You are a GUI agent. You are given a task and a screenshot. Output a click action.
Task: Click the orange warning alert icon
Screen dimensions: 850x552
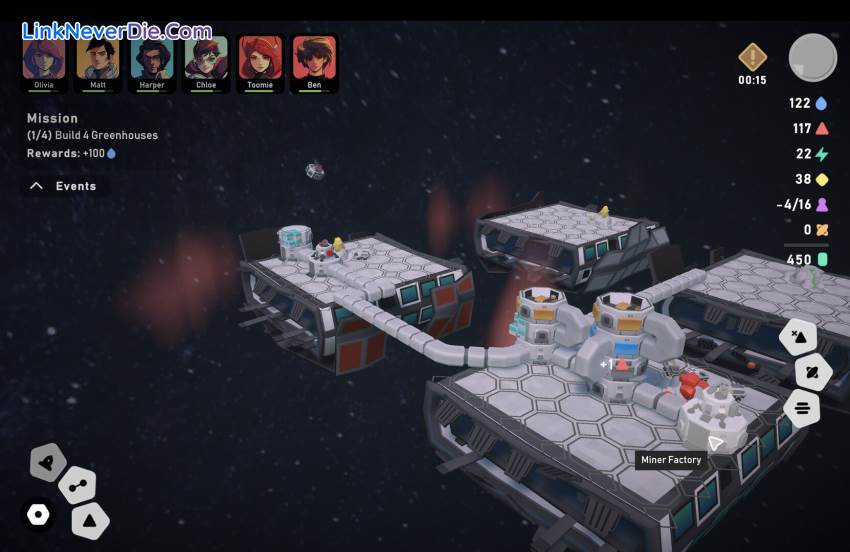(x=752, y=56)
